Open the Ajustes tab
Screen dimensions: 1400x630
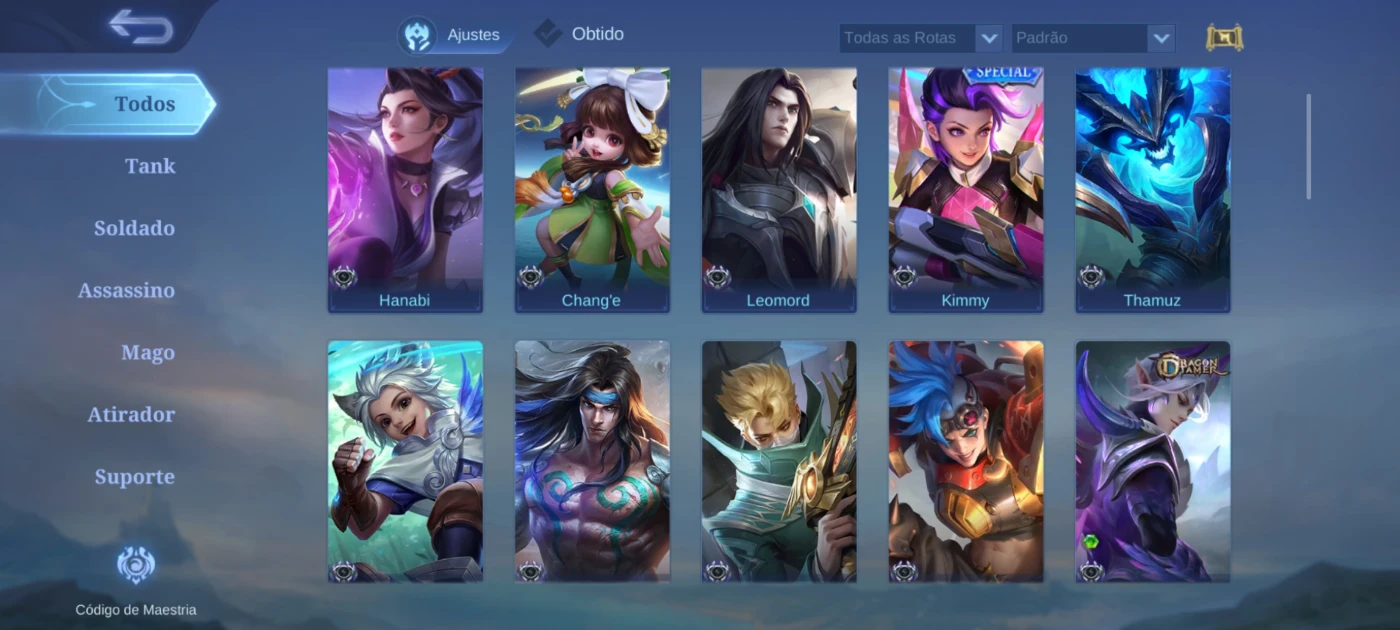click(x=455, y=35)
